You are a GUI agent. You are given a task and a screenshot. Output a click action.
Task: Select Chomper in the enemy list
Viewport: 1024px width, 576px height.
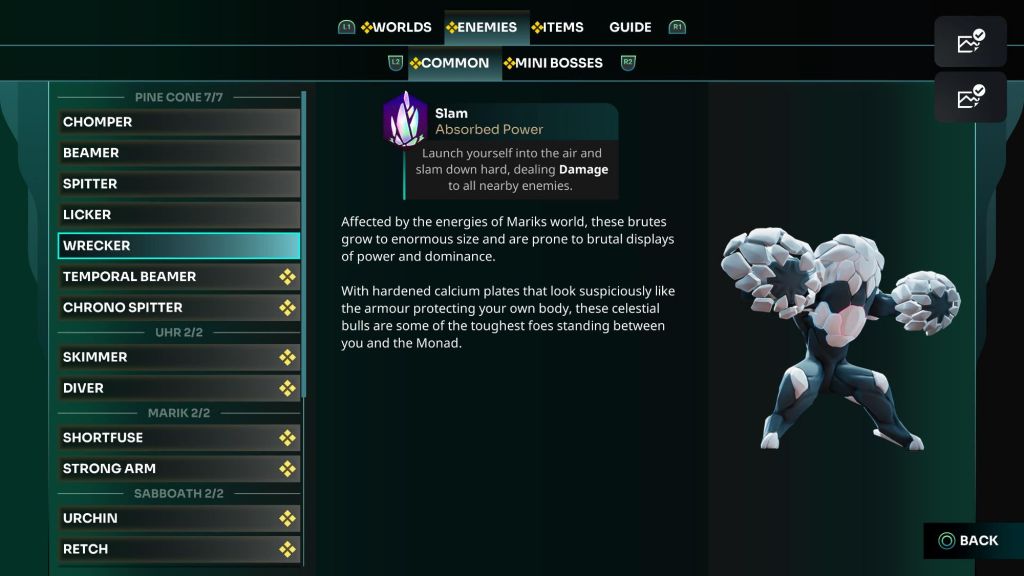pos(179,122)
